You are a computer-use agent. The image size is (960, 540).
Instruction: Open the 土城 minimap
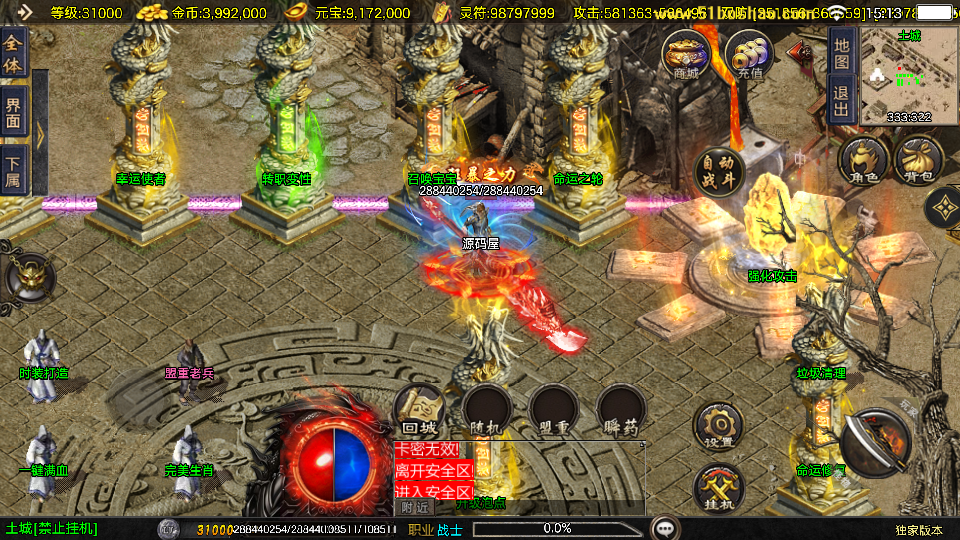[908, 77]
